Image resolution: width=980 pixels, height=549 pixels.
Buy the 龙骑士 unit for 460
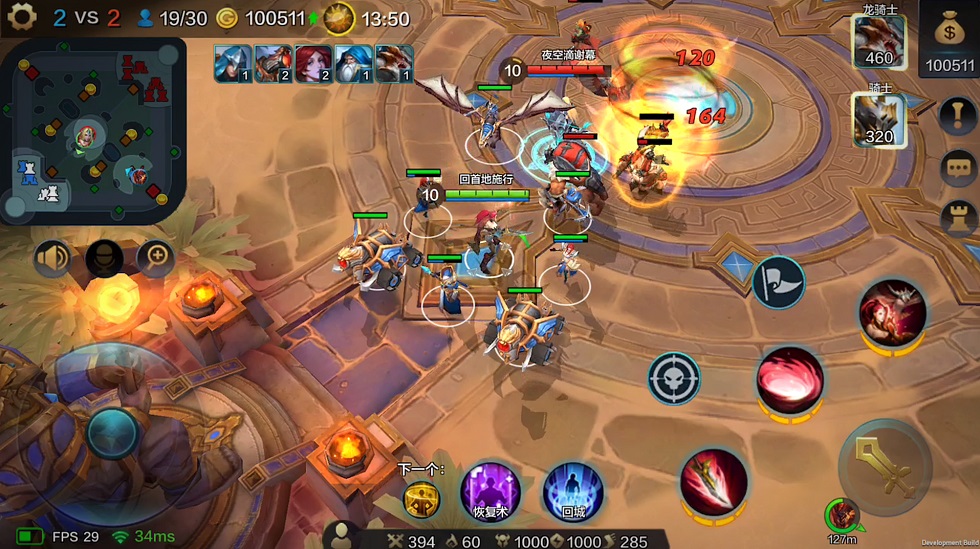pos(878,42)
